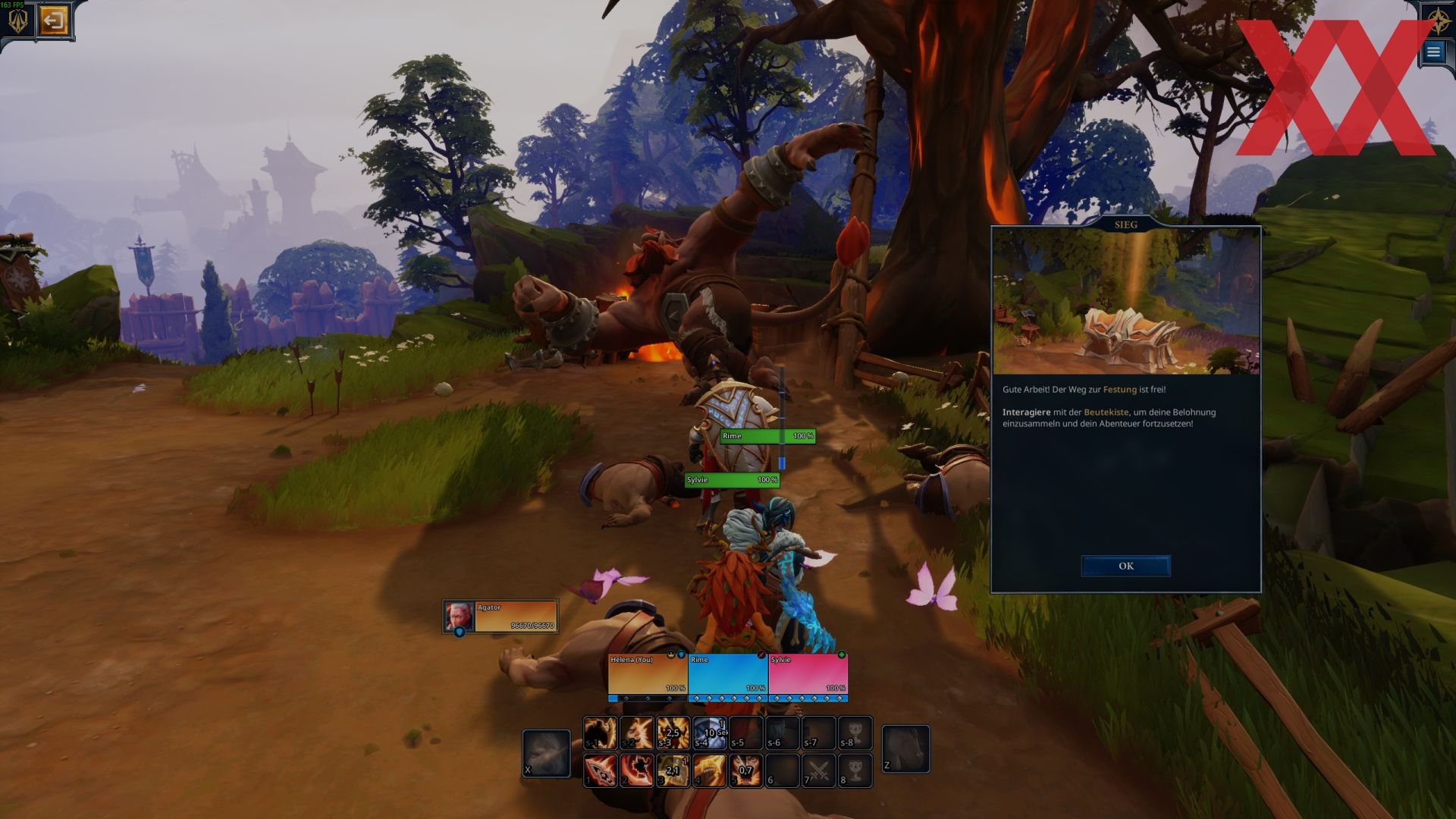
Task: Activate the roaring face ability slot 5
Action: [745, 770]
